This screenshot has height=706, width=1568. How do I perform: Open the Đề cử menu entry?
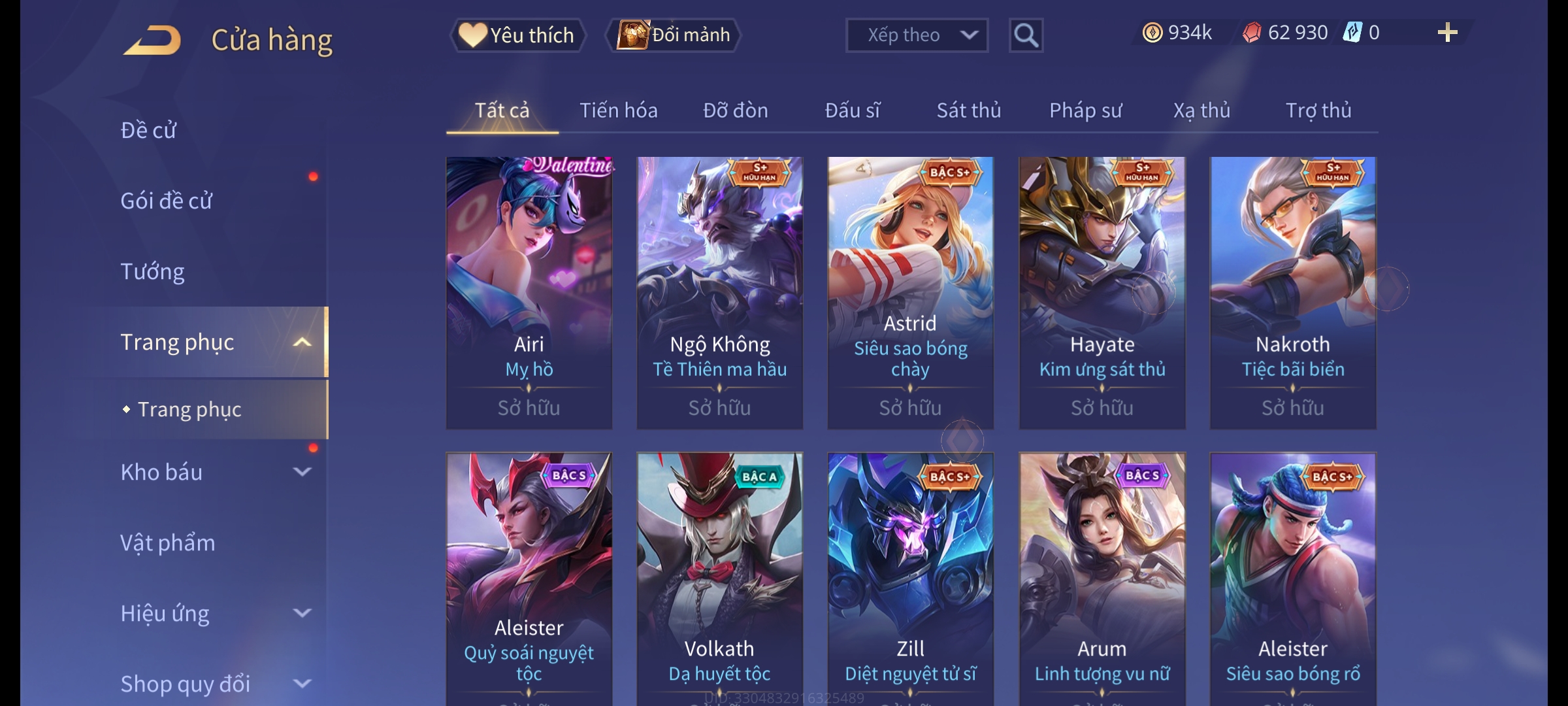click(x=148, y=130)
